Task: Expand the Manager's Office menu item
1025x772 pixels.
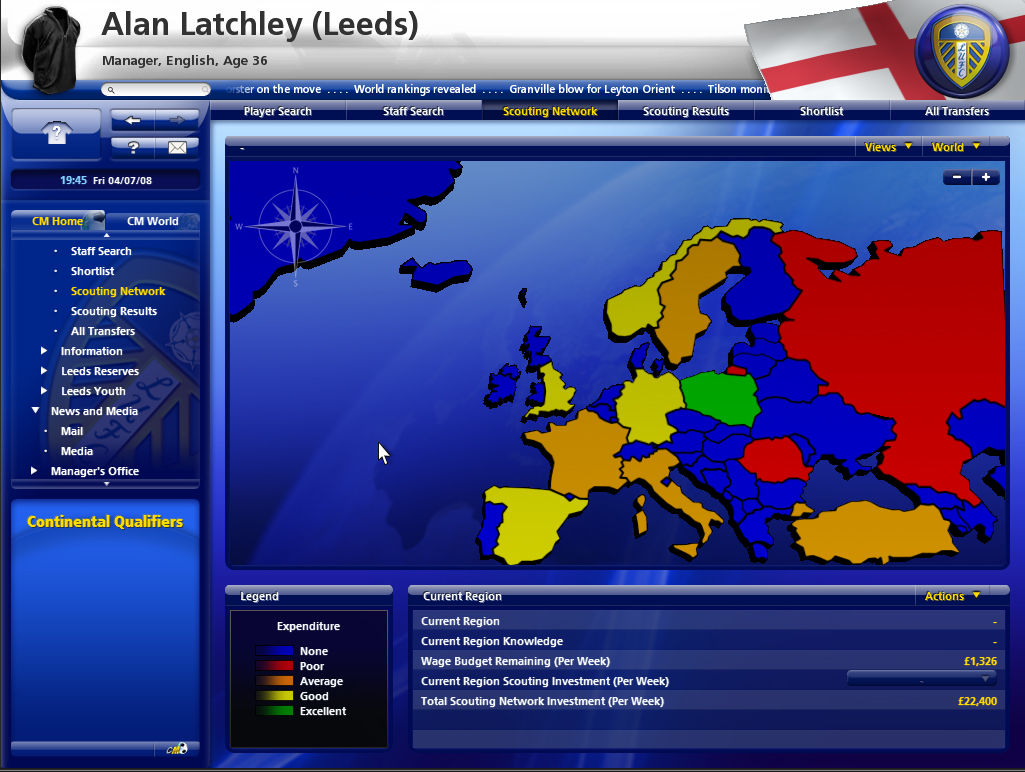Action: (x=94, y=471)
